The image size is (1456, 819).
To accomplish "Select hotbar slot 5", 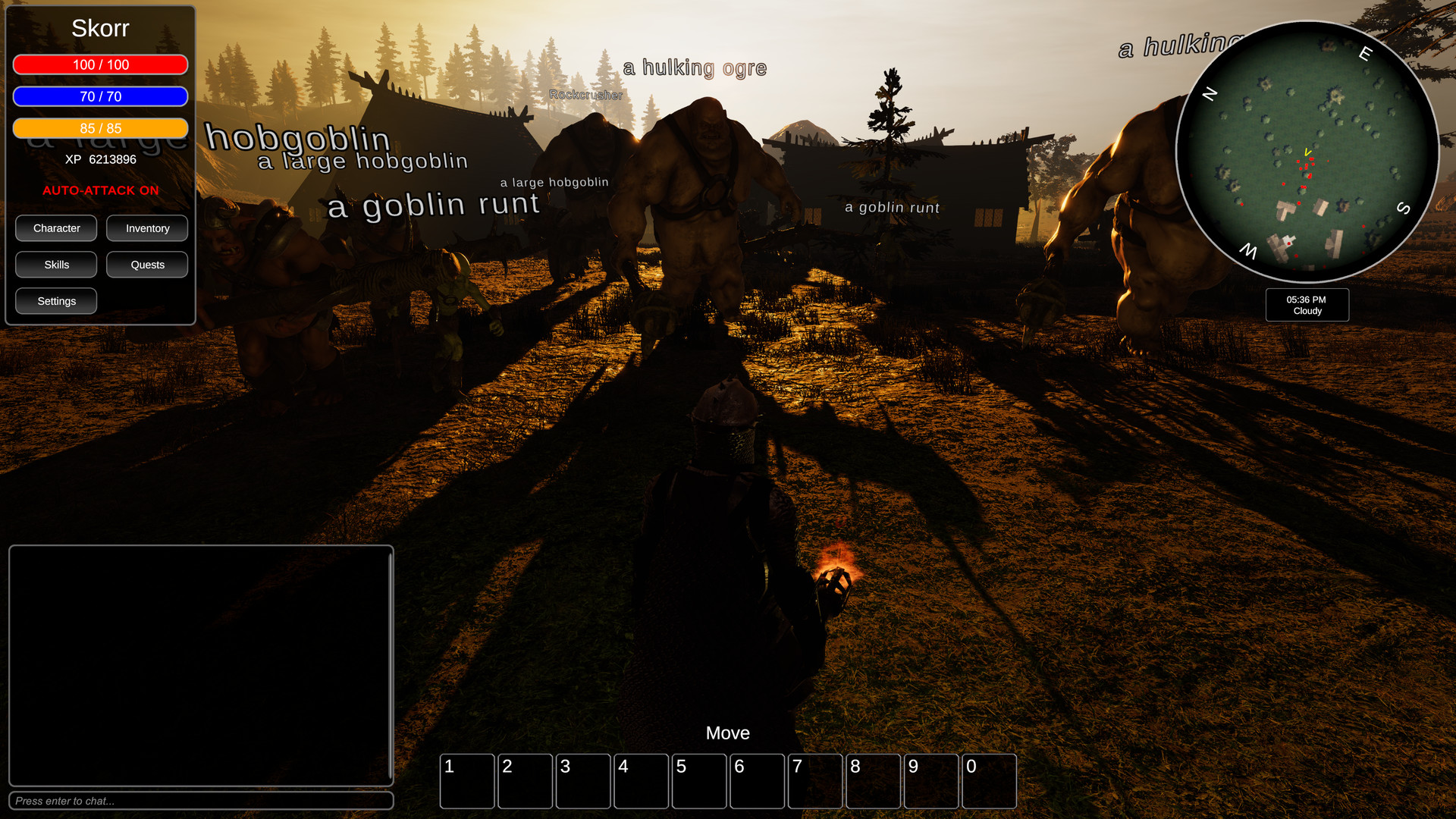I will (x=699, y=781).
